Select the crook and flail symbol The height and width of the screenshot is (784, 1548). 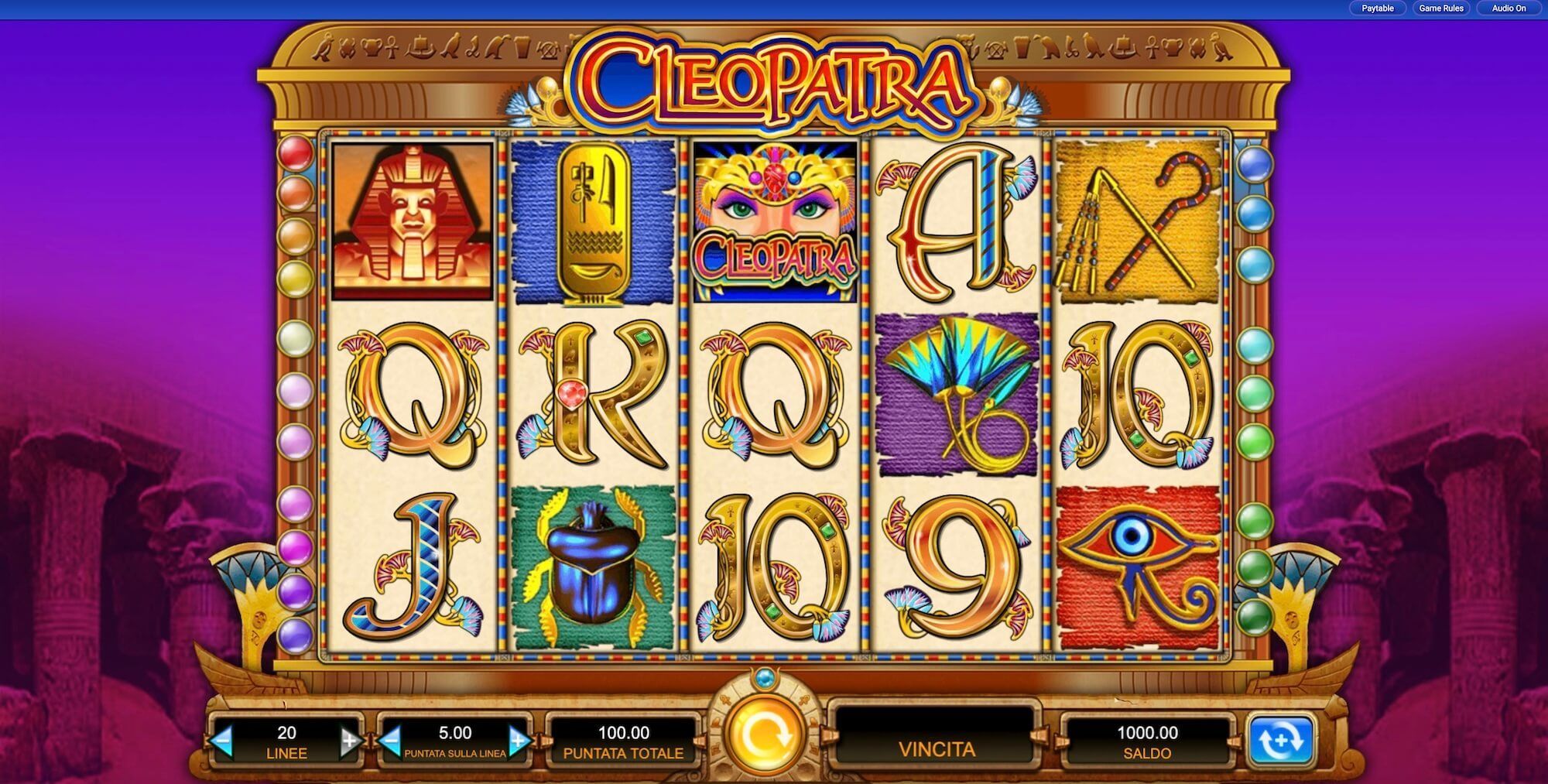tap(1139, 221)
